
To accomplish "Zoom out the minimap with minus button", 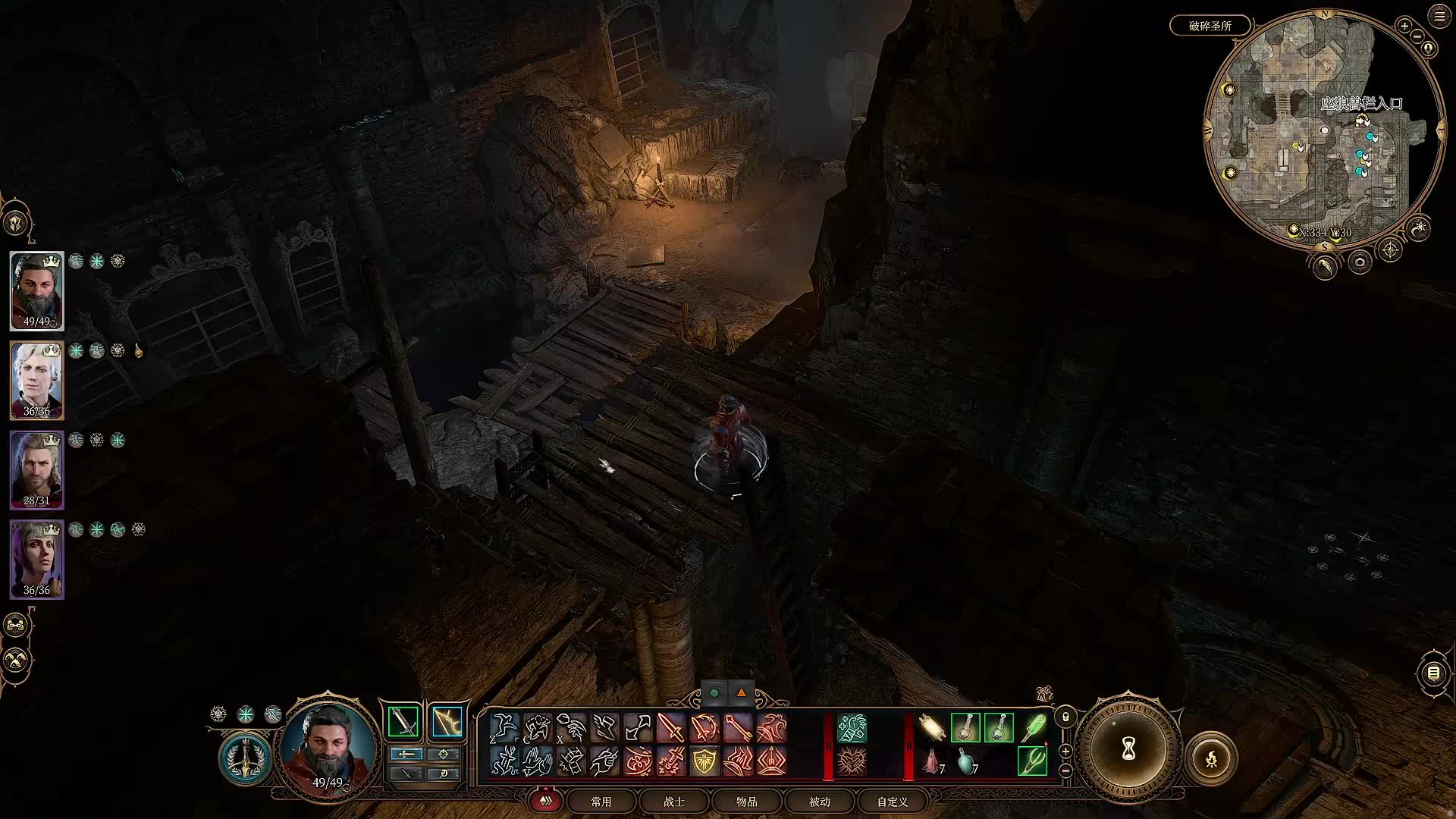I will 1418,36.
